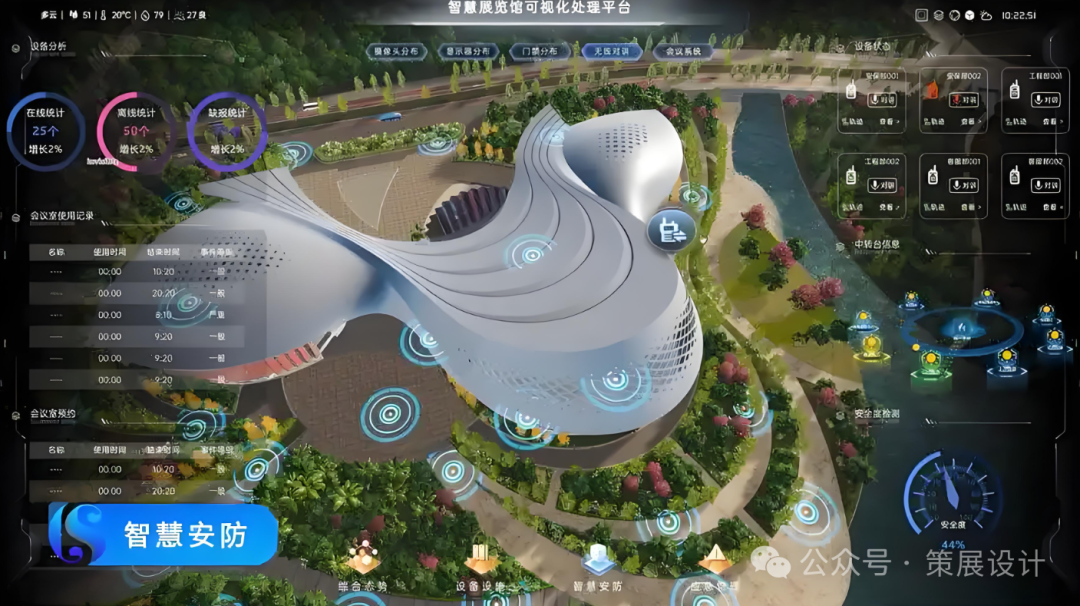View details 查看 for 安保部001 device

coord(889,122)
